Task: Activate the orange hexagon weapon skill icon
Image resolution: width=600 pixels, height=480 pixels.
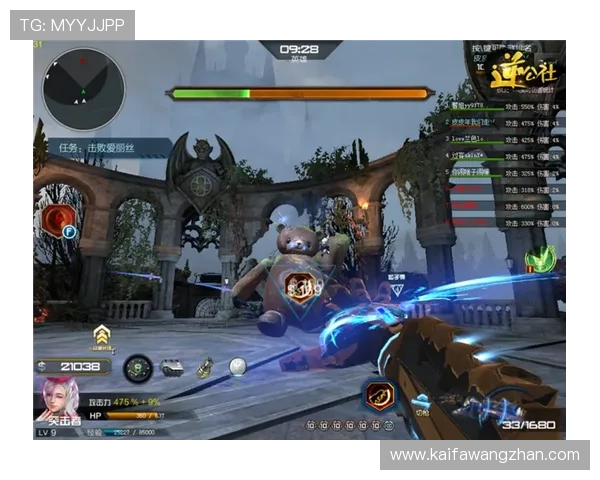Action: [x=377, y=395]
